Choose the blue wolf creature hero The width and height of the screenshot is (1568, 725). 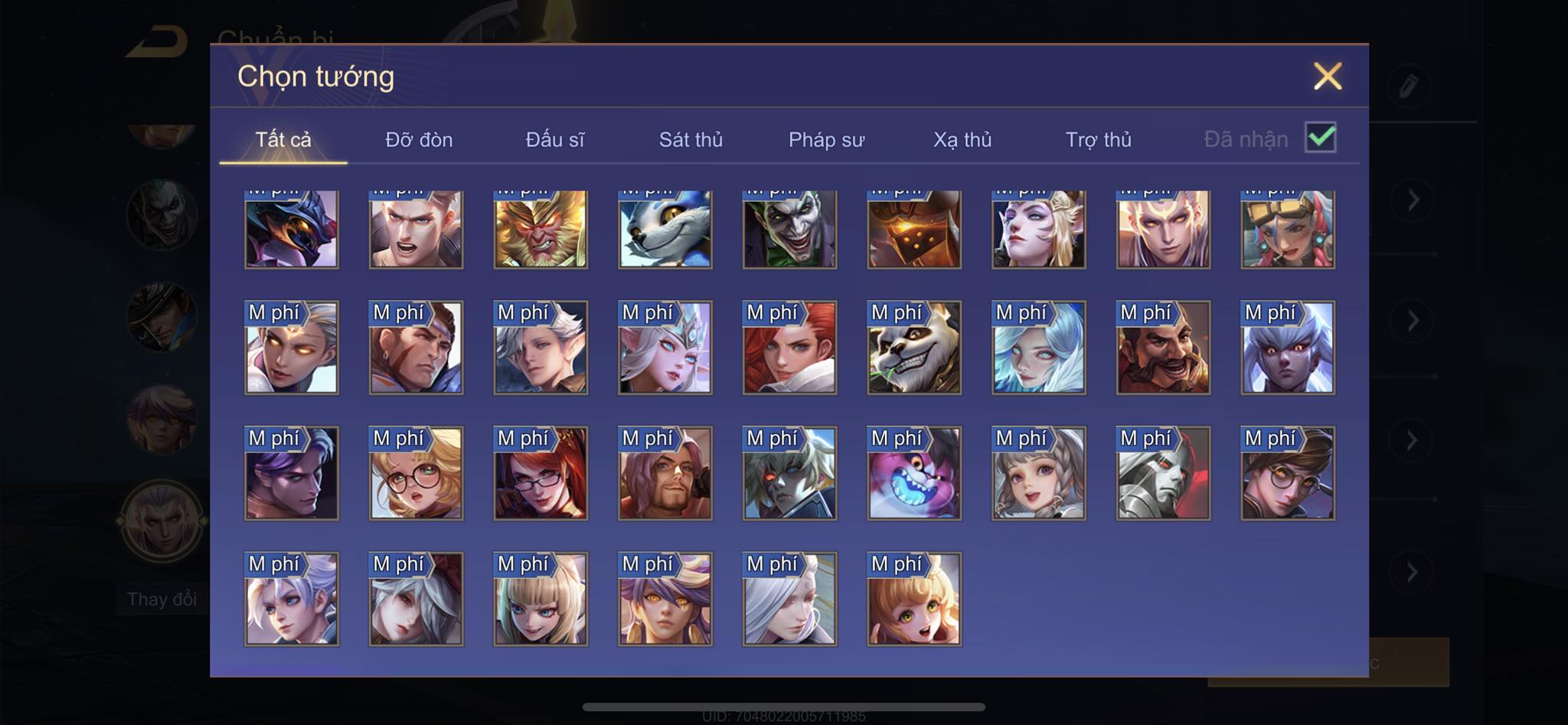click(x=665, y=229)
